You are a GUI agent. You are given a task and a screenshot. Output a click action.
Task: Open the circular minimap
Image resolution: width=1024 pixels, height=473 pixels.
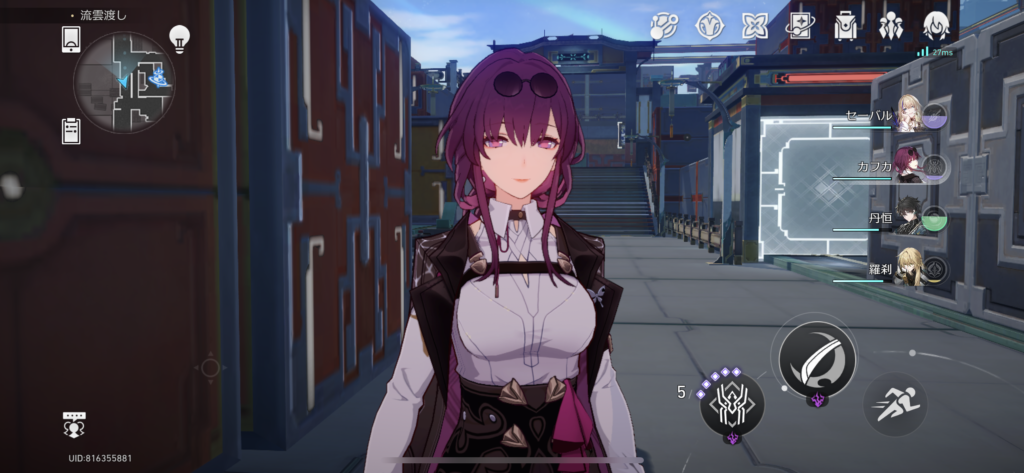(124, 82)
